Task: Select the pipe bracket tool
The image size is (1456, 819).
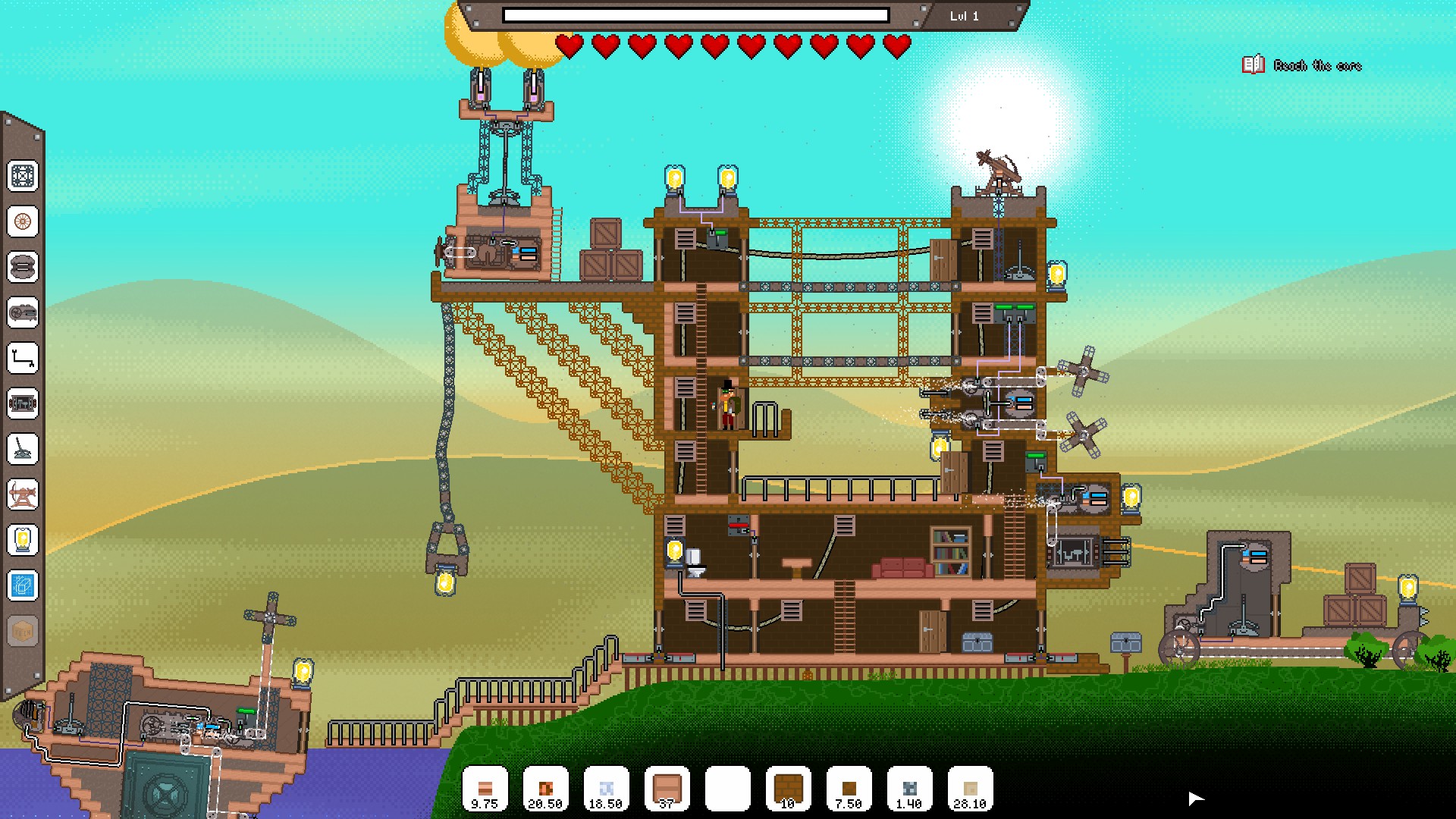Action: (24, 359)
